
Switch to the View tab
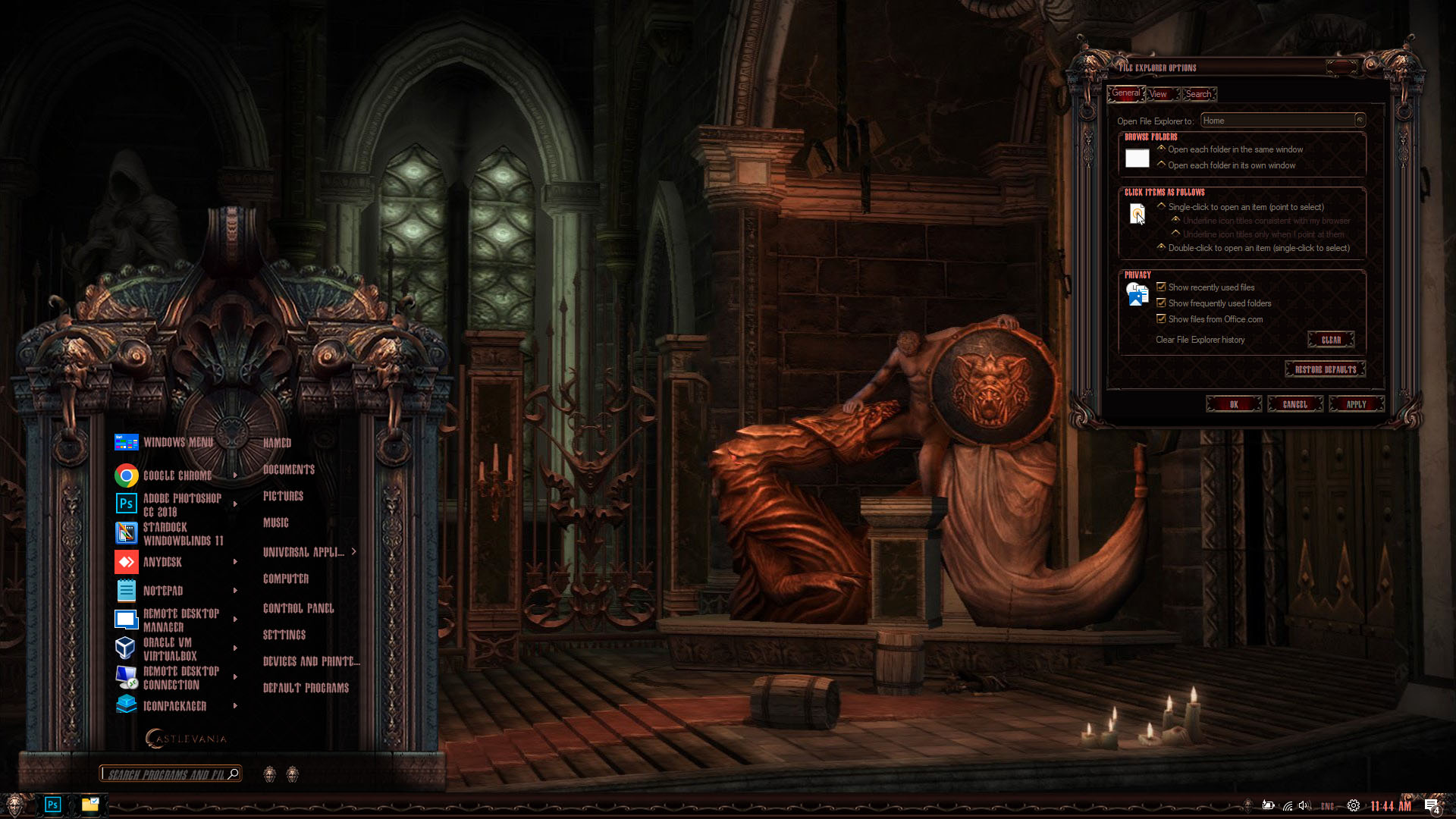click(x=1158, y=94)
